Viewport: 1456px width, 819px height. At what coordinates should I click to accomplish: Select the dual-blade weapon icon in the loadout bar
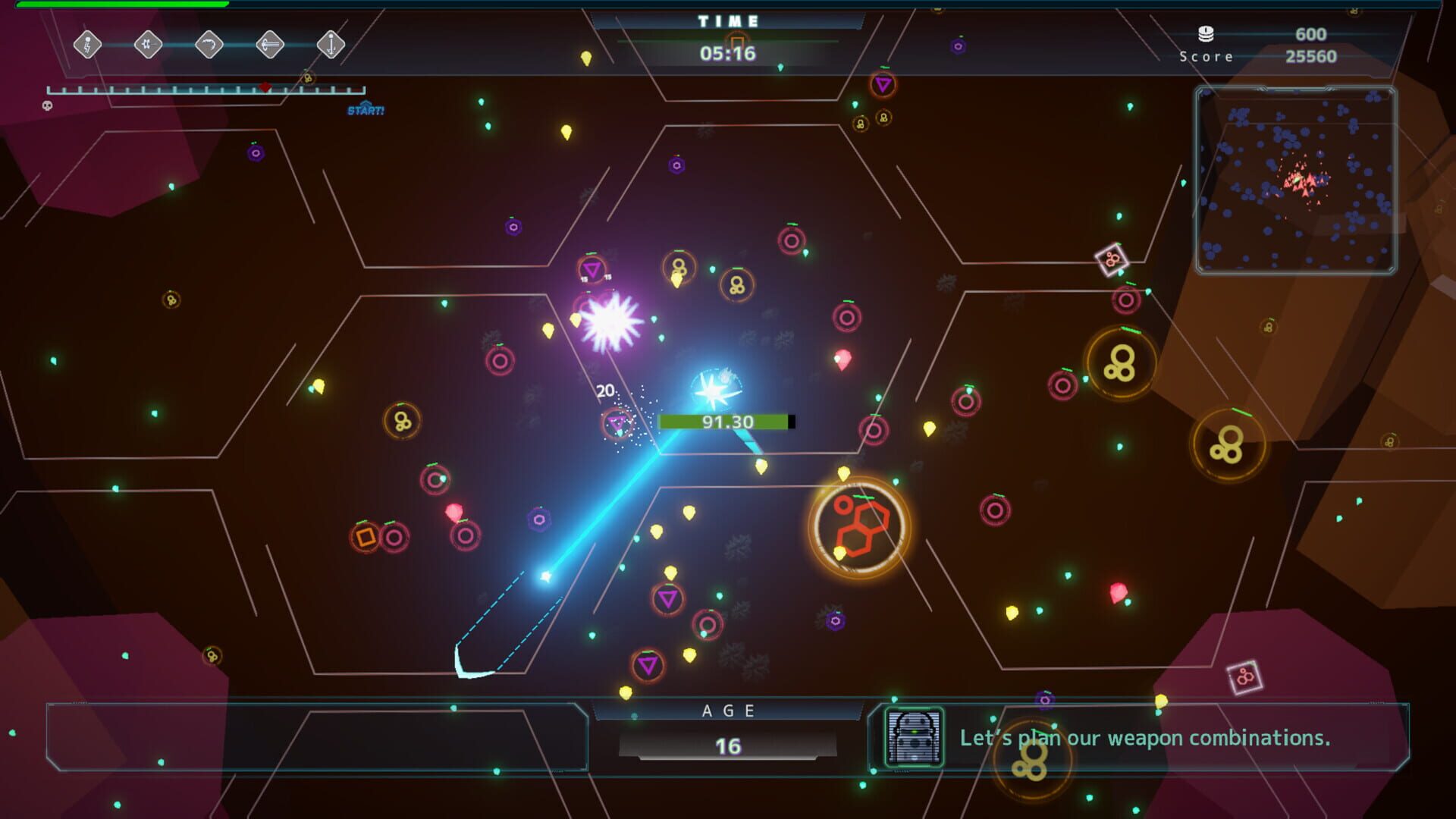coord(148,44)
